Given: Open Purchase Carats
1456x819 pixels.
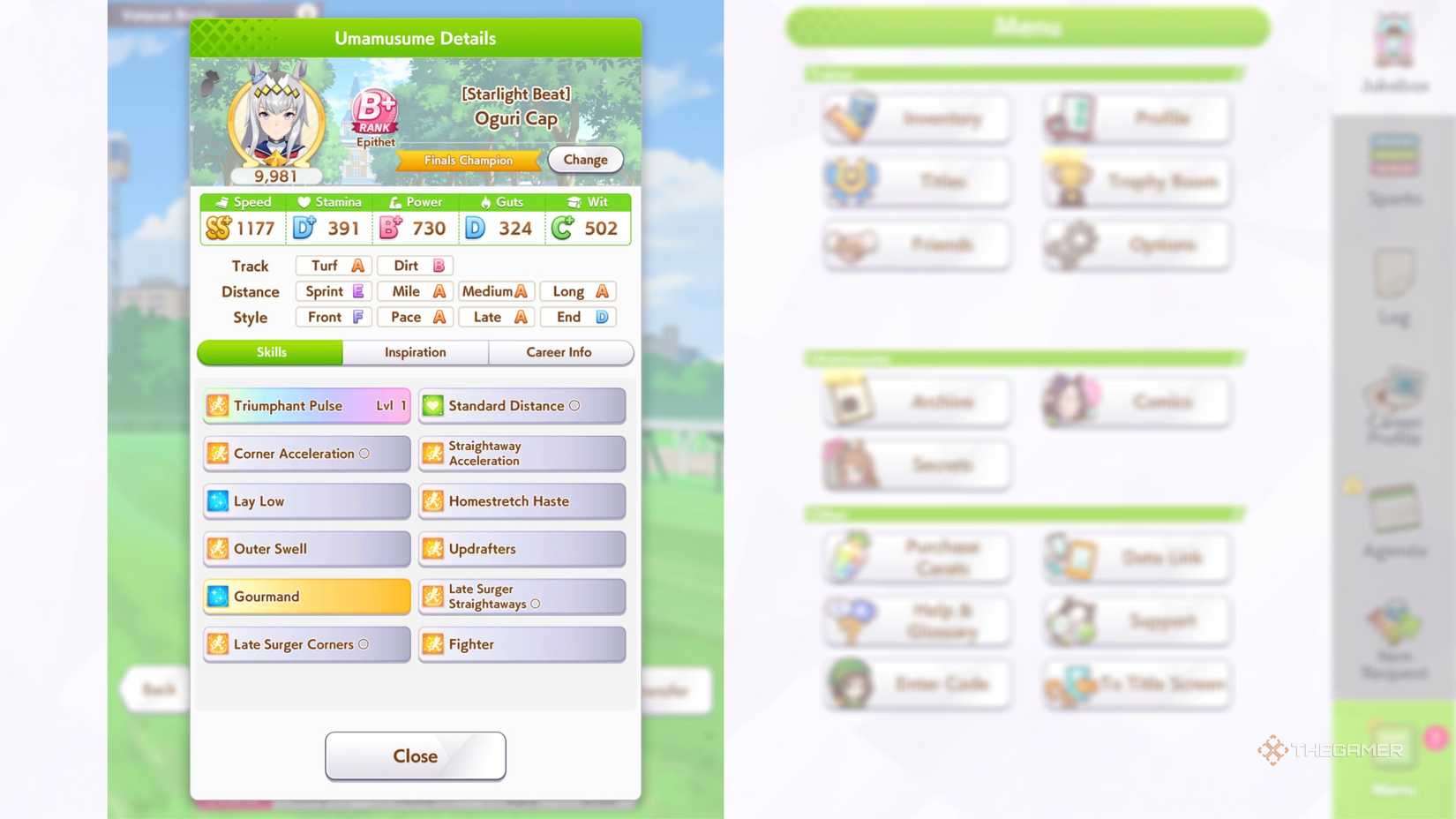Looking at the screenshot, I should [x=915, y=556].
